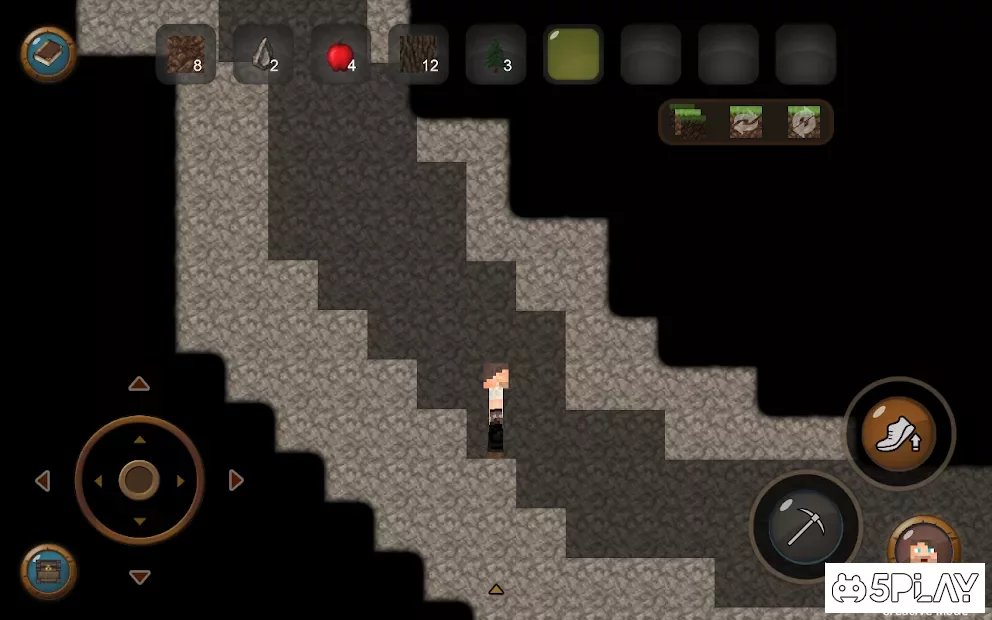The image size is (992, 620).
Task: Tap the joystick's outer left arrow
Action: tap(43, 481)
